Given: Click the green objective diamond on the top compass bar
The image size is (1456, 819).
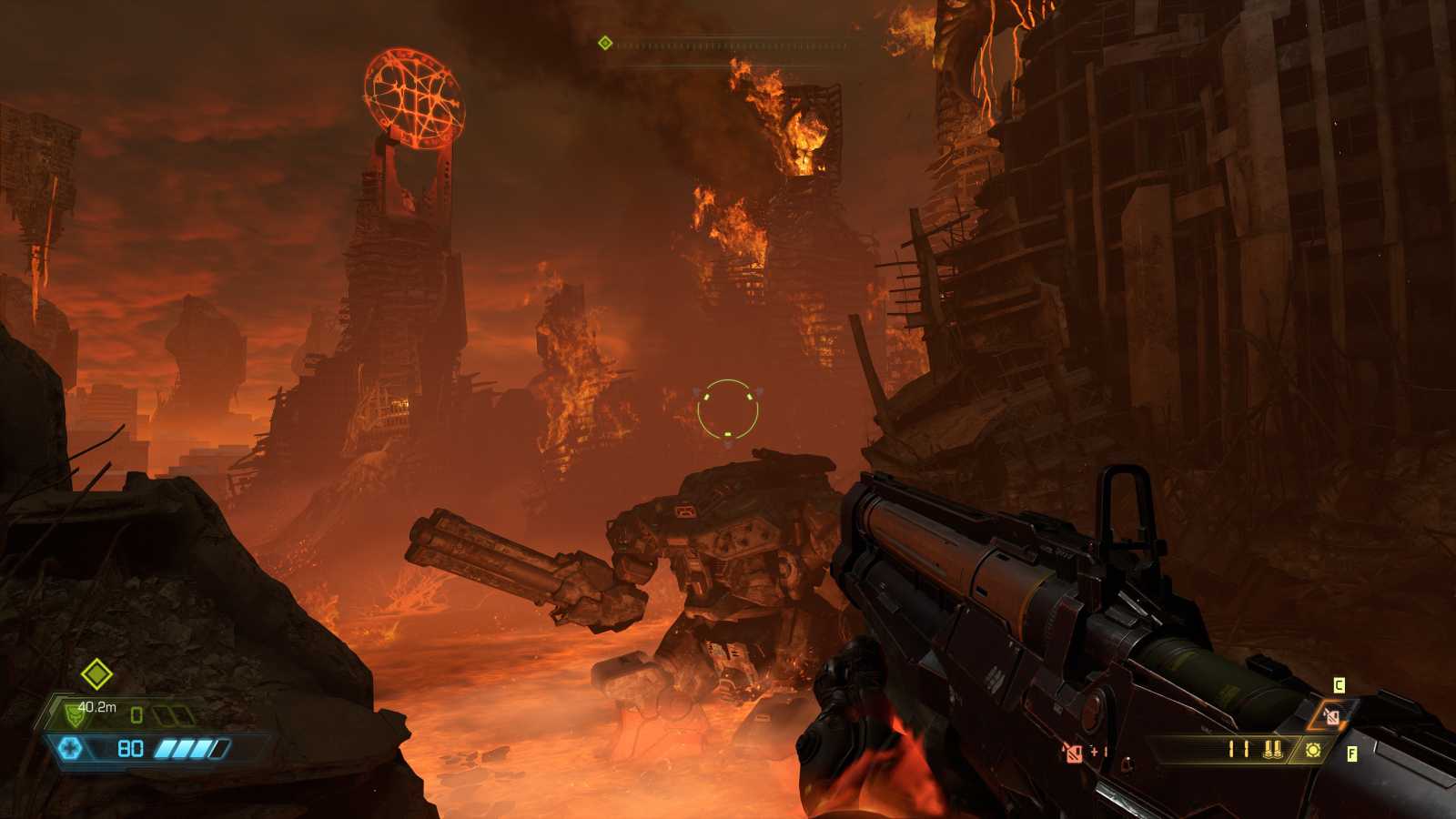Looking at the screenshot, I should click(x=603, y=41).
